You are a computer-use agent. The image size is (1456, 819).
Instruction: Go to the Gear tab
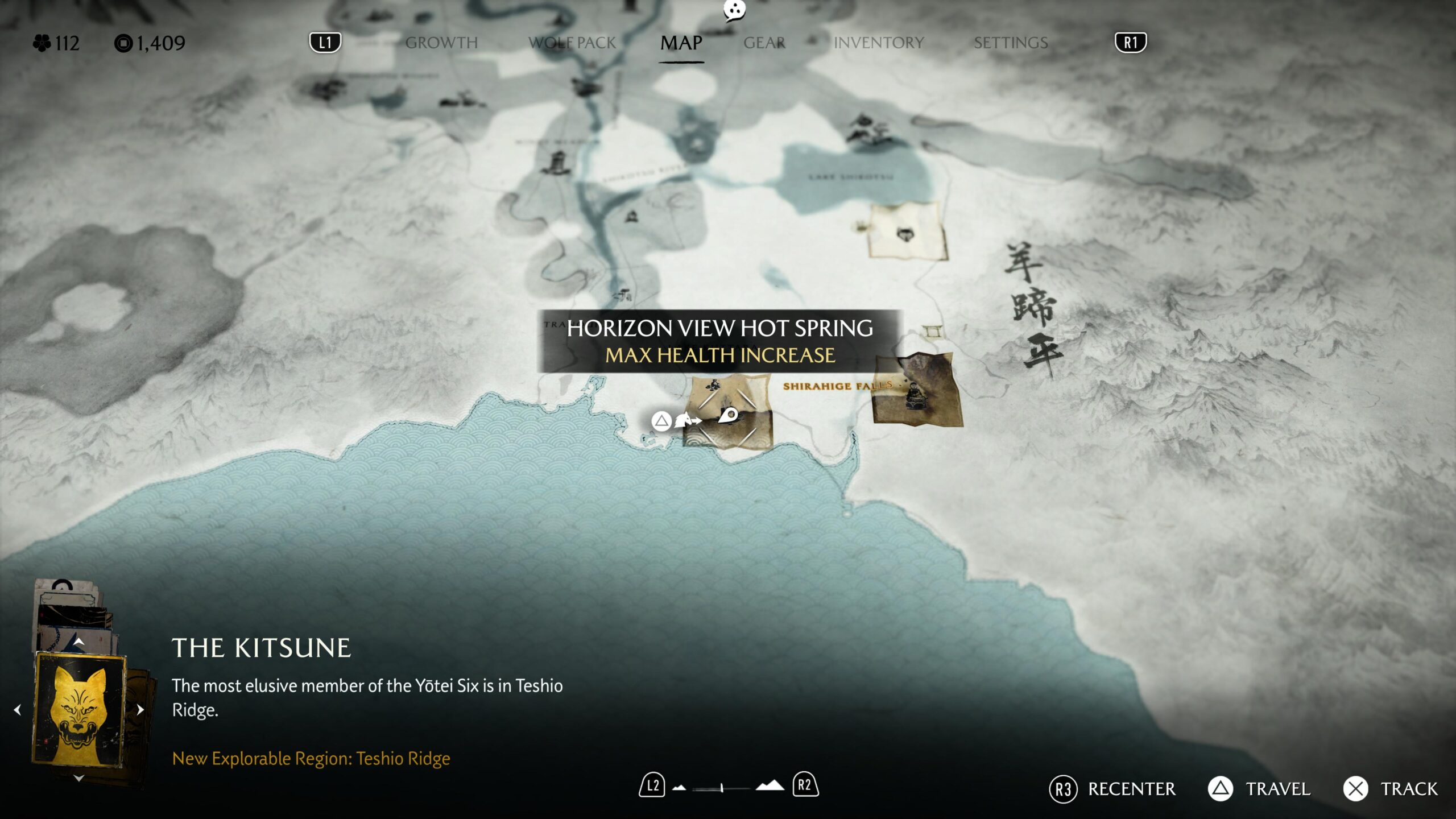tap(764, 43)
